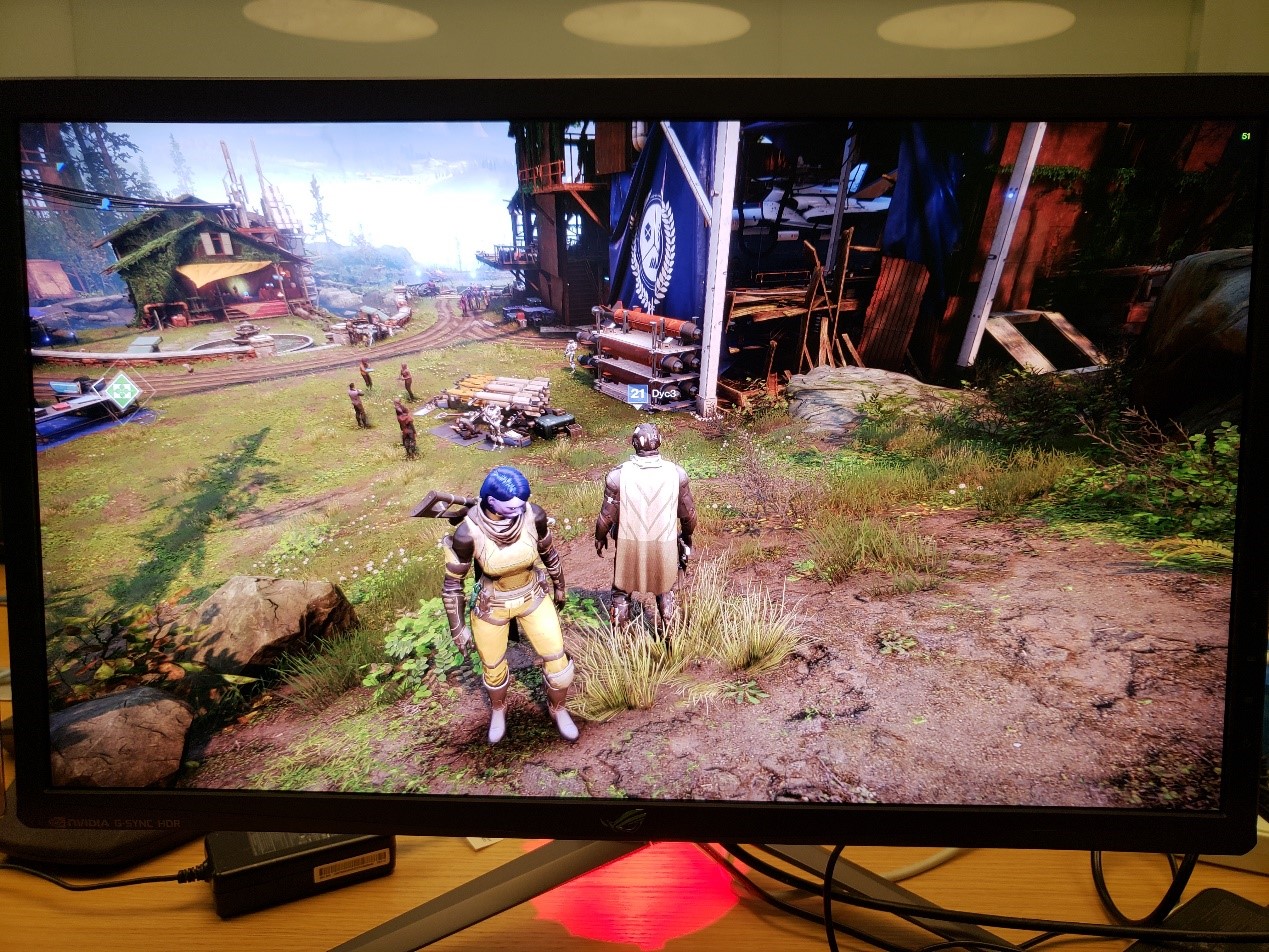Select the green diamond waypoint marker
This screenshot has width=1269, height=952.
coord(121,390)
